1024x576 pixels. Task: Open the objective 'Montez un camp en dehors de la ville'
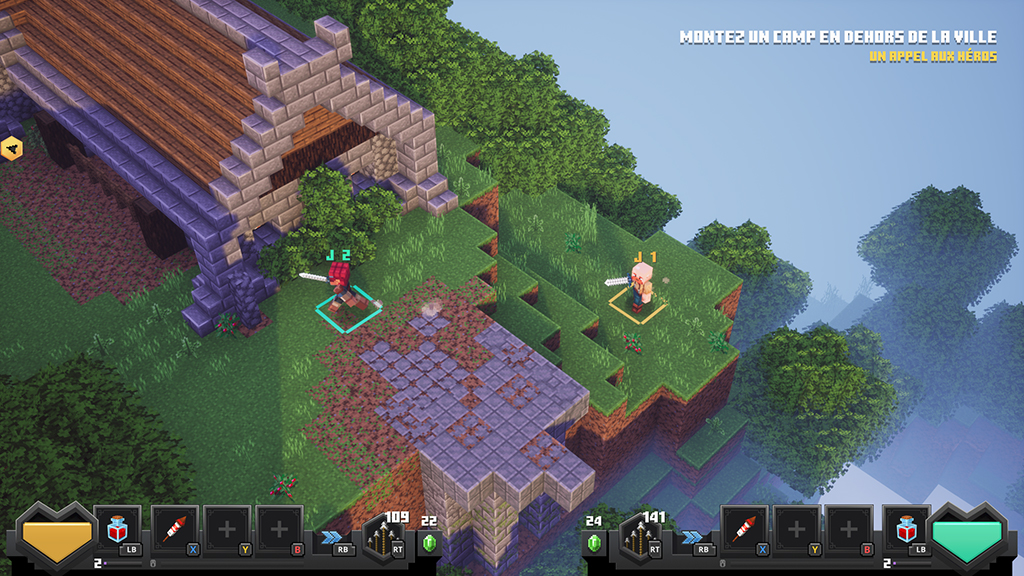838,37
